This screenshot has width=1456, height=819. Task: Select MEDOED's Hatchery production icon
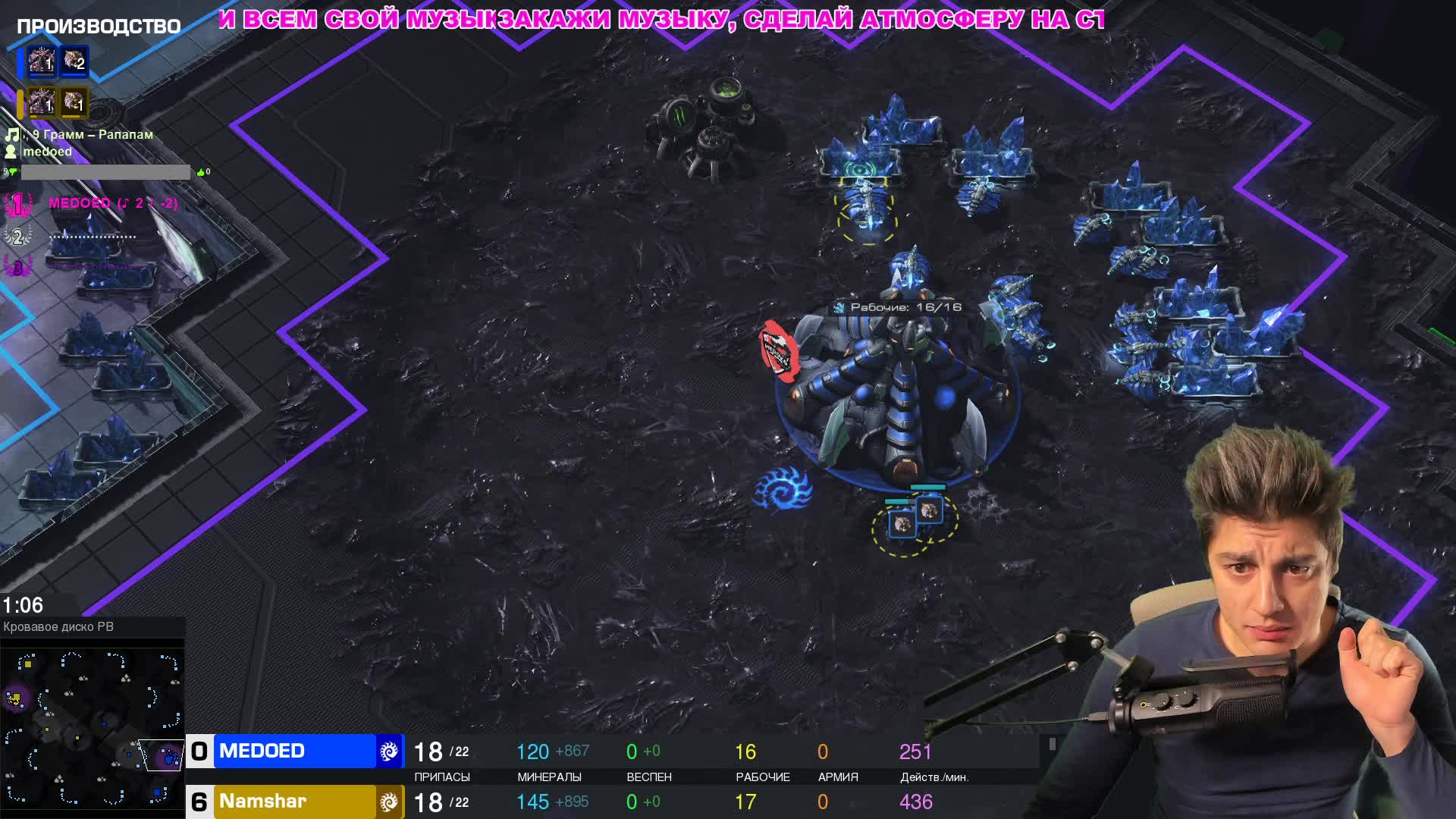click(41, 61)
